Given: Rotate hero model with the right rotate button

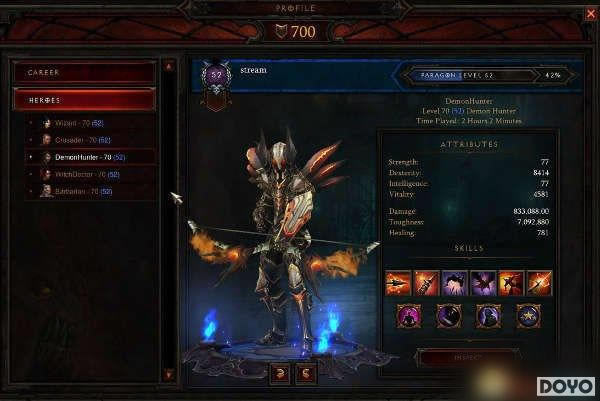Looking at the screenshot, I should [306, 371].
